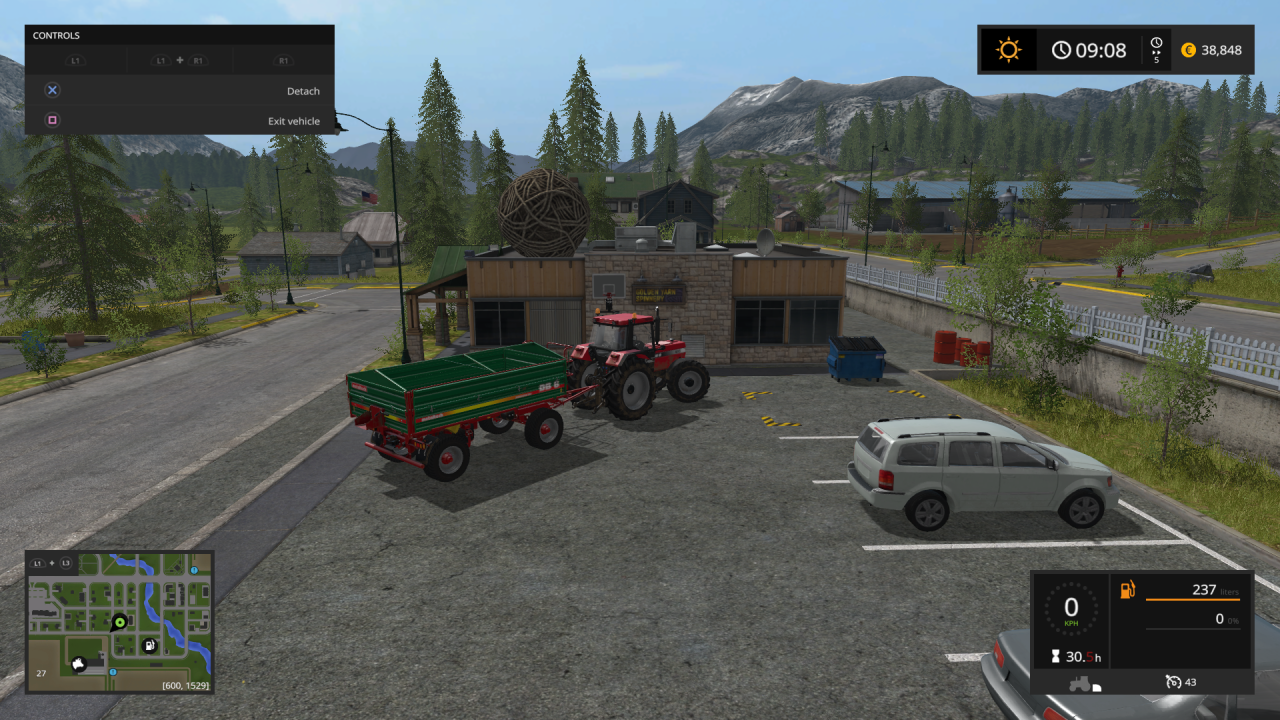The image size is (1280, 720).
Task: Select the green player marker on minimap
Action: click(x=120, y=621)
